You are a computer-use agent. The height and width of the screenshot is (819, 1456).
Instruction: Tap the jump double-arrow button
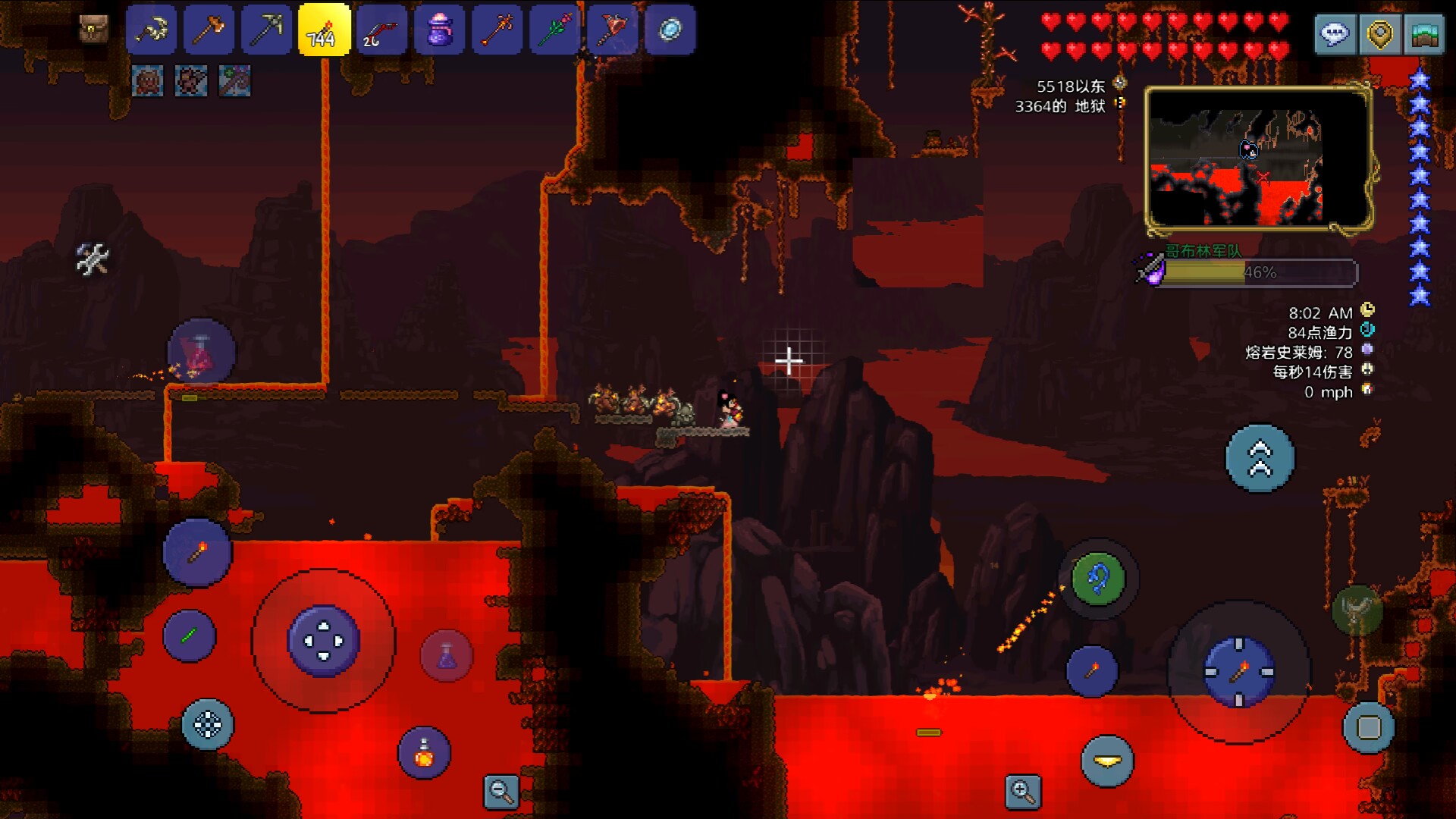pos(1260,458)
